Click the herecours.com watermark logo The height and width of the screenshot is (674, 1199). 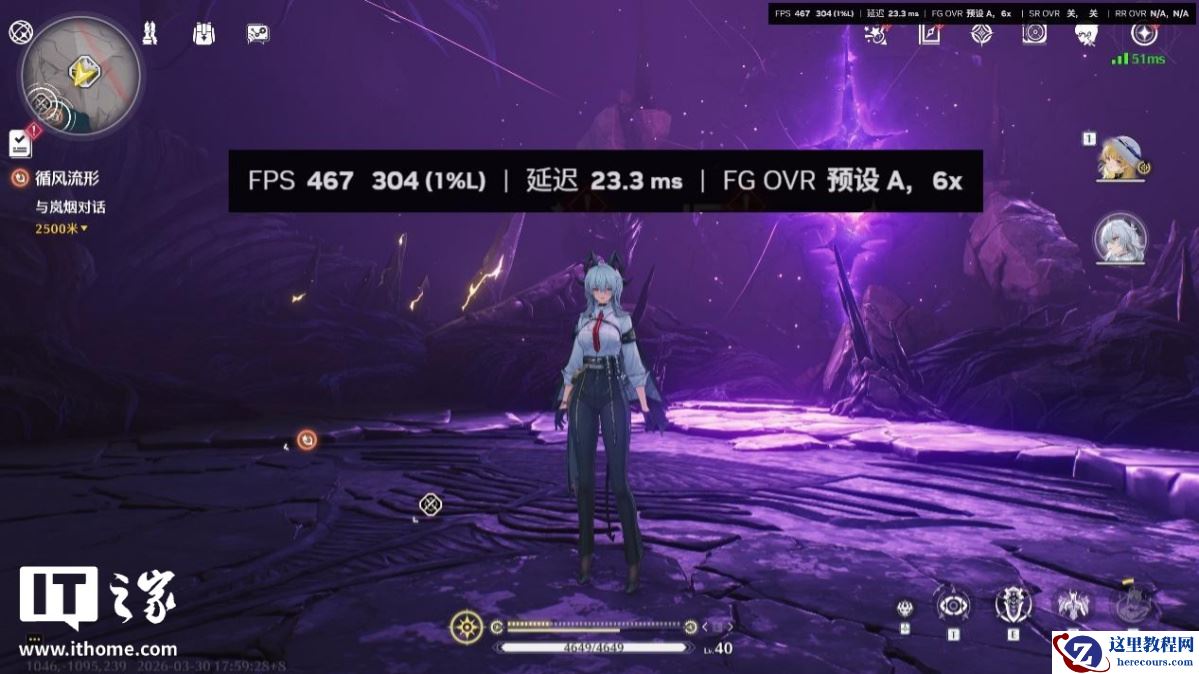tap(1124, 652)
